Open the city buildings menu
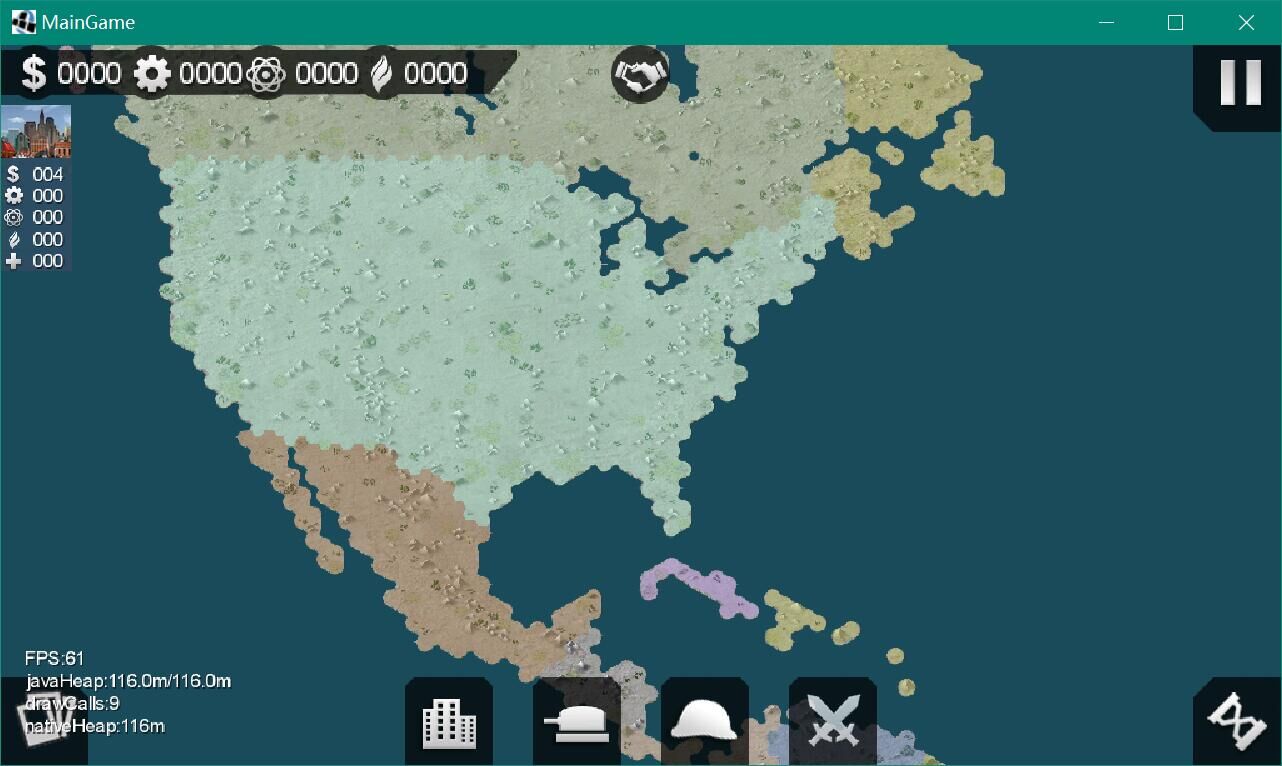The height and width of the screenshot is (766, 1282). tap(449, 722)
